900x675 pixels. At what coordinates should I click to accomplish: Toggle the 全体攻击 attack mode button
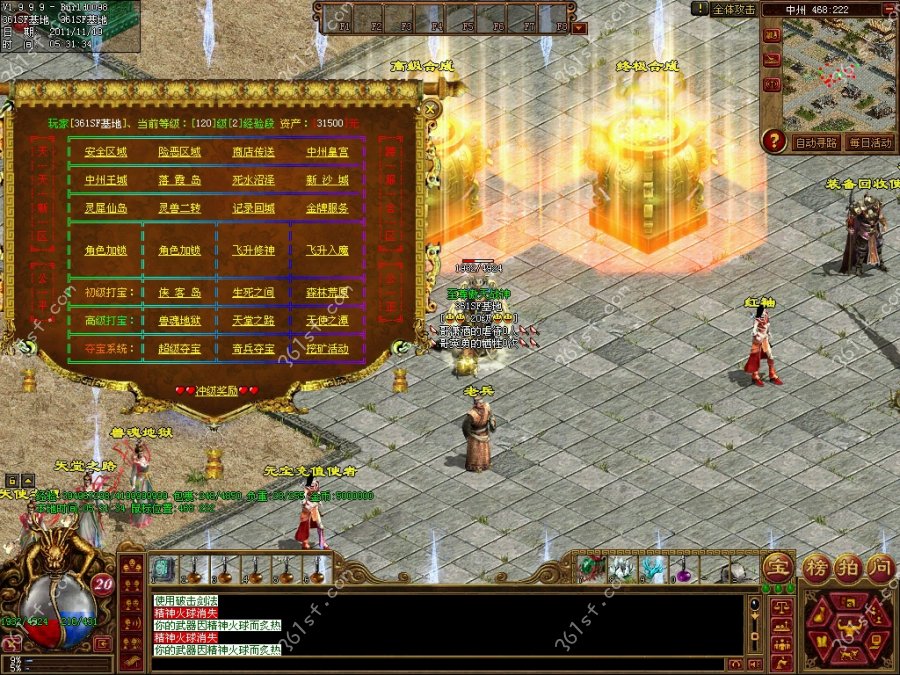click(x=733, y=9)
